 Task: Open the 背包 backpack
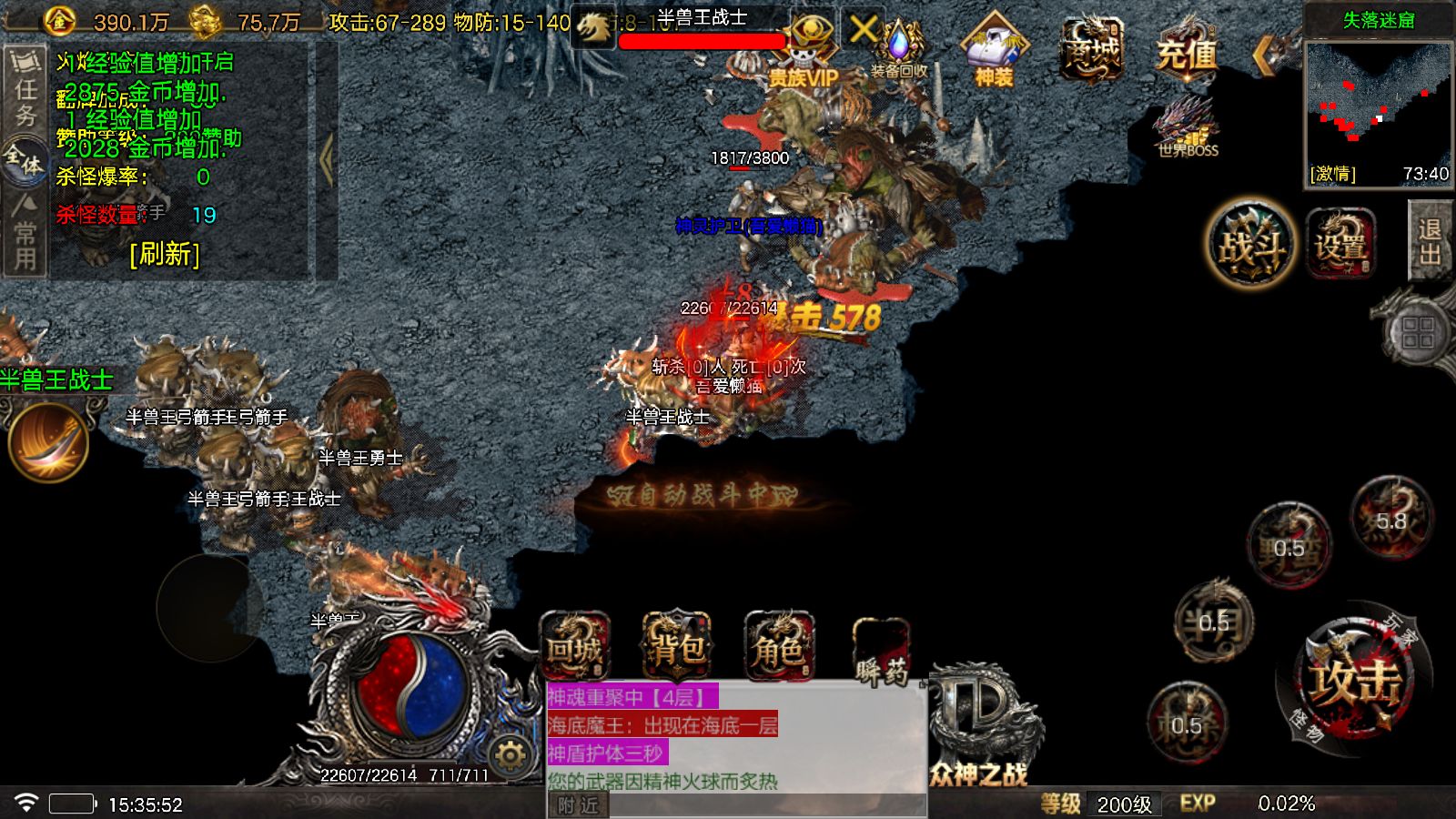pyautogui.click(x=677, y=648)
